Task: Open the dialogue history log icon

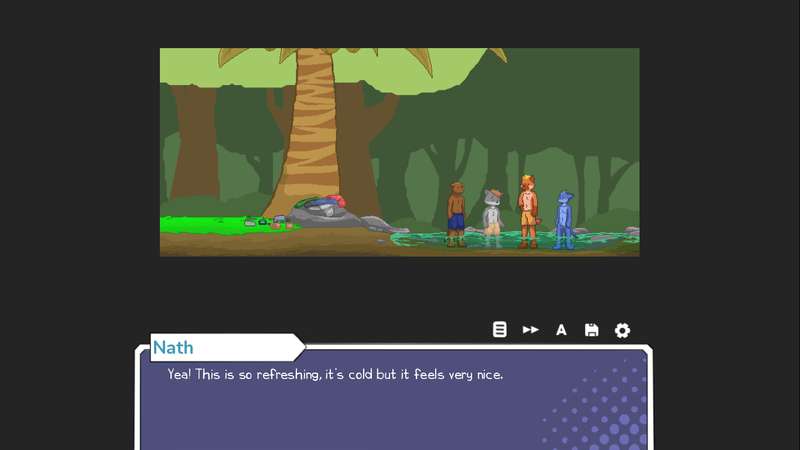Action: coord(500,330)
